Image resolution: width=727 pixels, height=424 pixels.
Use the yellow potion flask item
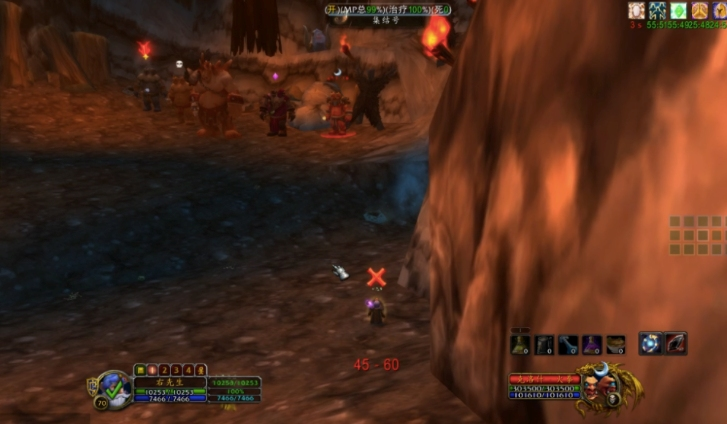point(520,345)
